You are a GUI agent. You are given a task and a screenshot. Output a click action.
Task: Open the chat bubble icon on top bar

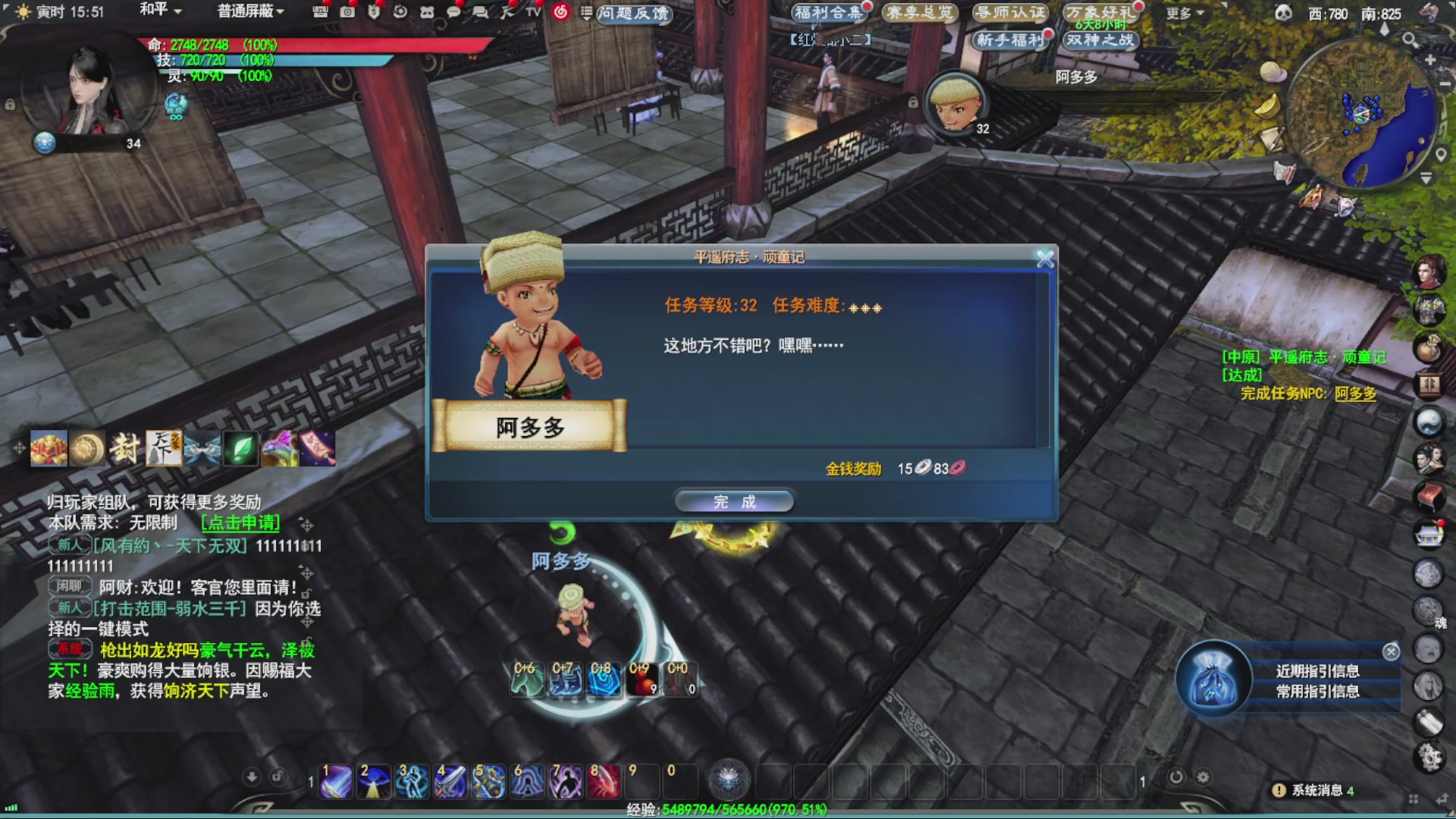coord(455,12)
